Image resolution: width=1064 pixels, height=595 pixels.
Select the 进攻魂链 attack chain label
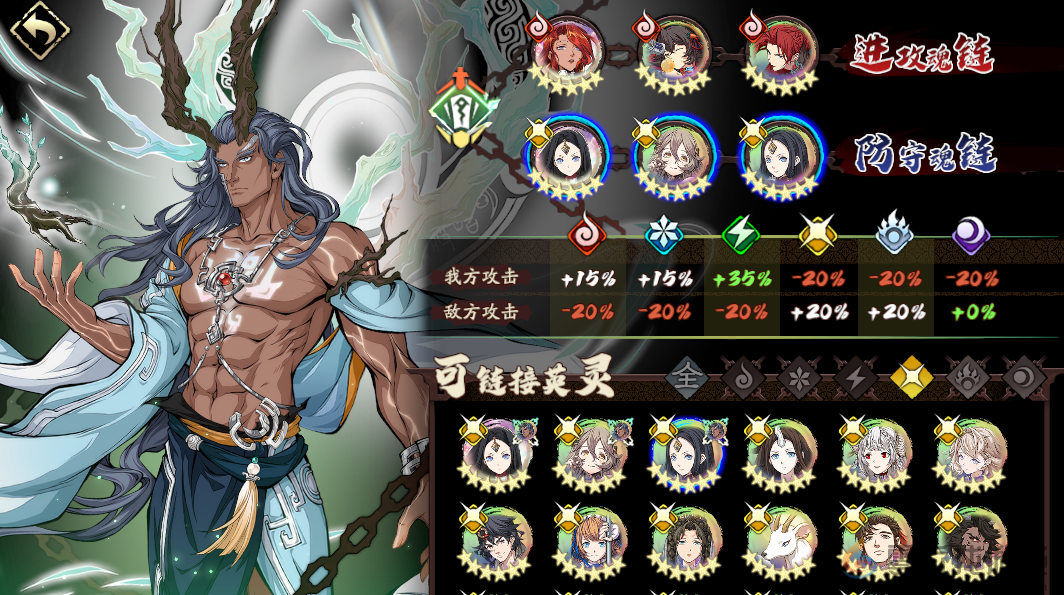pos(921,54)
